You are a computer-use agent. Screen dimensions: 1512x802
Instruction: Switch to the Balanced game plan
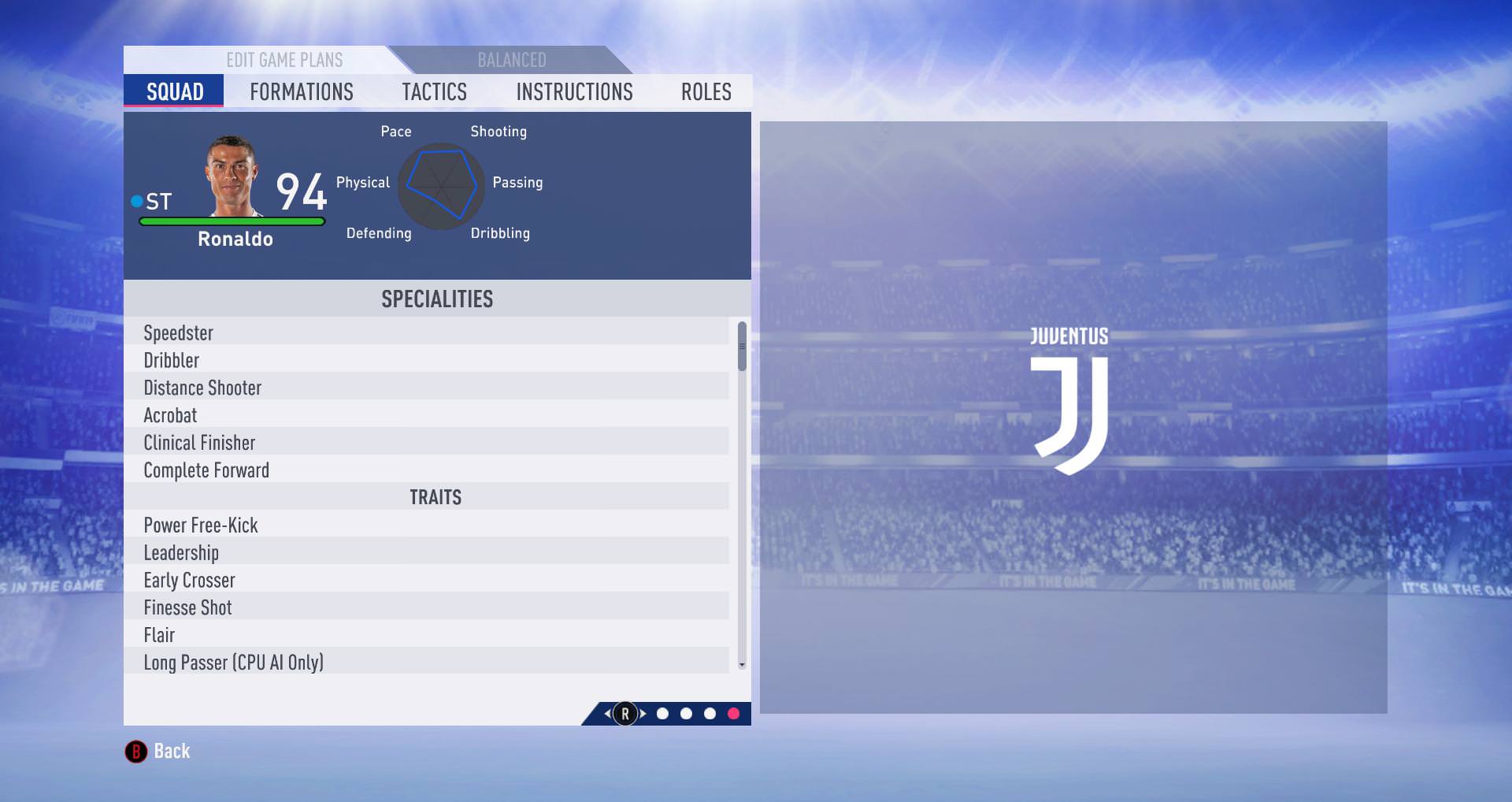[x=511, y=60]
